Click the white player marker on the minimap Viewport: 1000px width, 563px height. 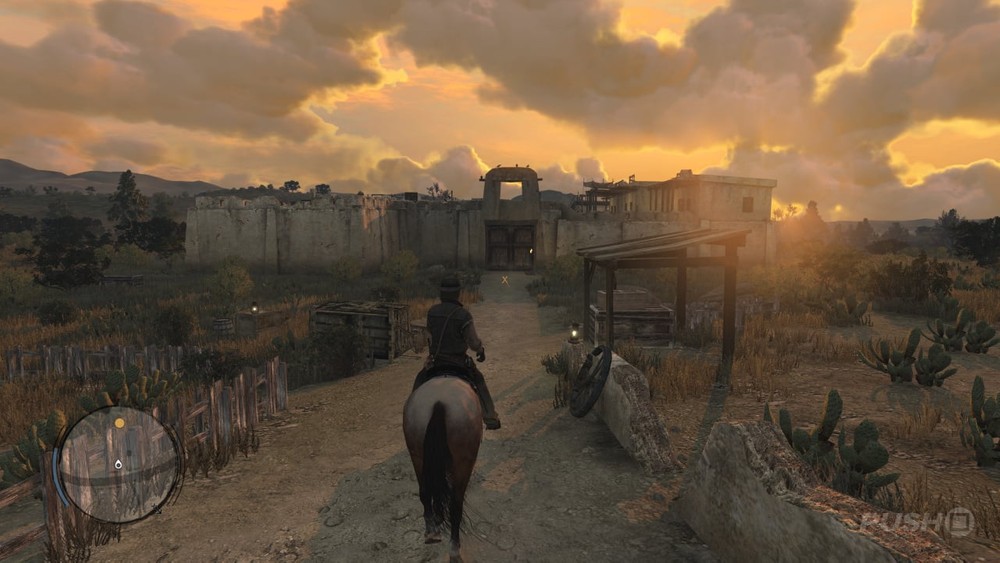(118, 464)
